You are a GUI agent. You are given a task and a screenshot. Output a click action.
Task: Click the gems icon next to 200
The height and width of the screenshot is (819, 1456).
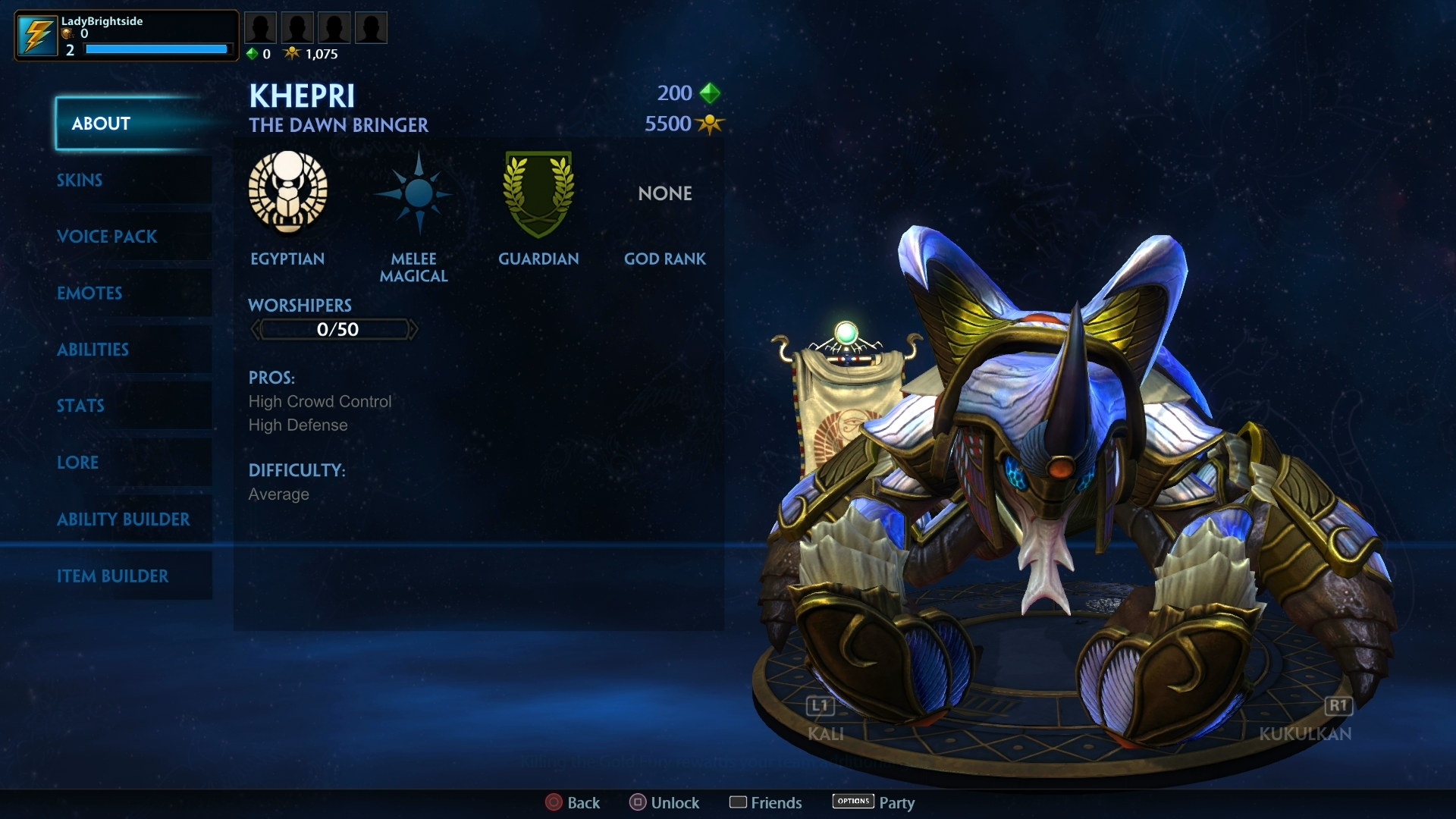[x=709, y=93]
